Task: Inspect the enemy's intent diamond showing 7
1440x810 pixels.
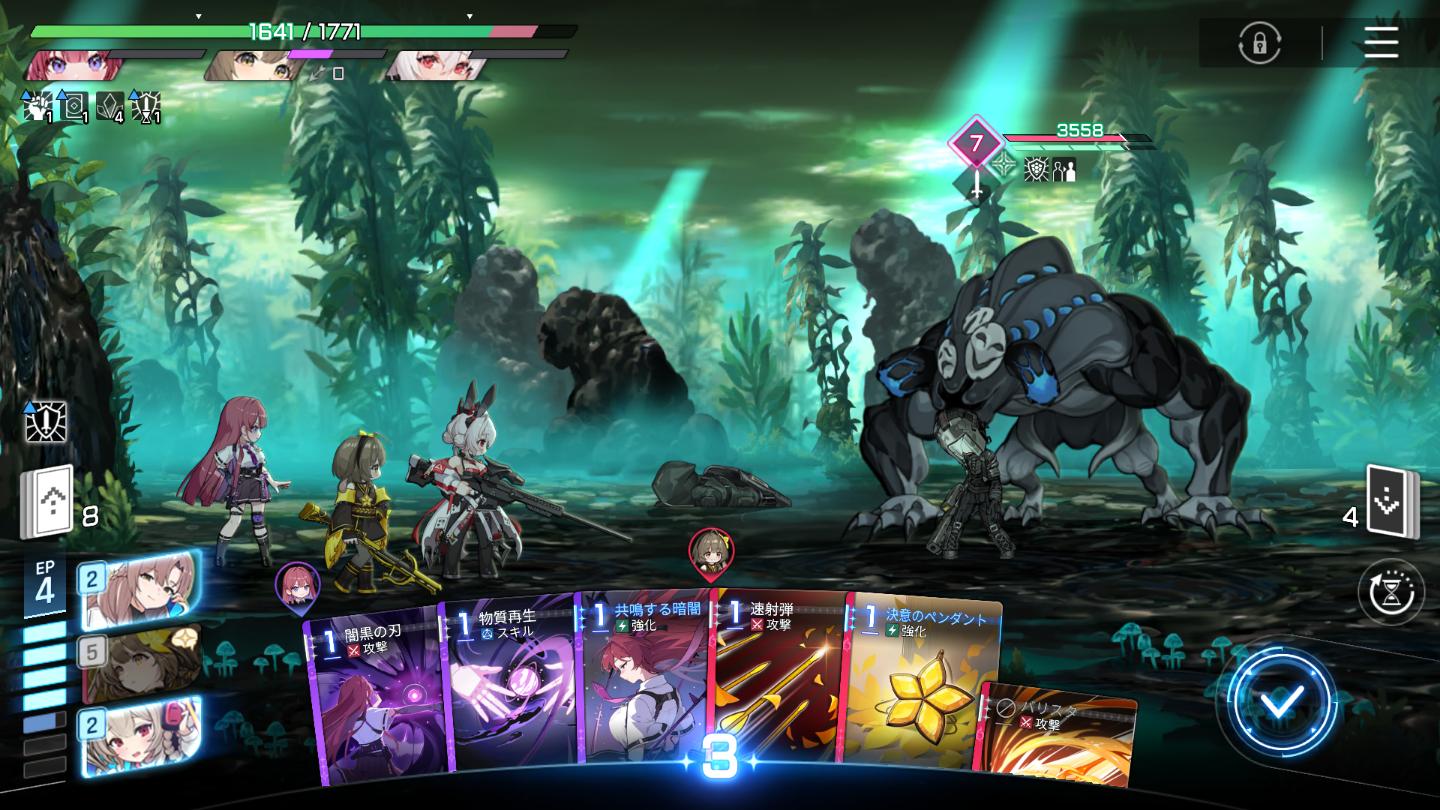Action: 976,143
